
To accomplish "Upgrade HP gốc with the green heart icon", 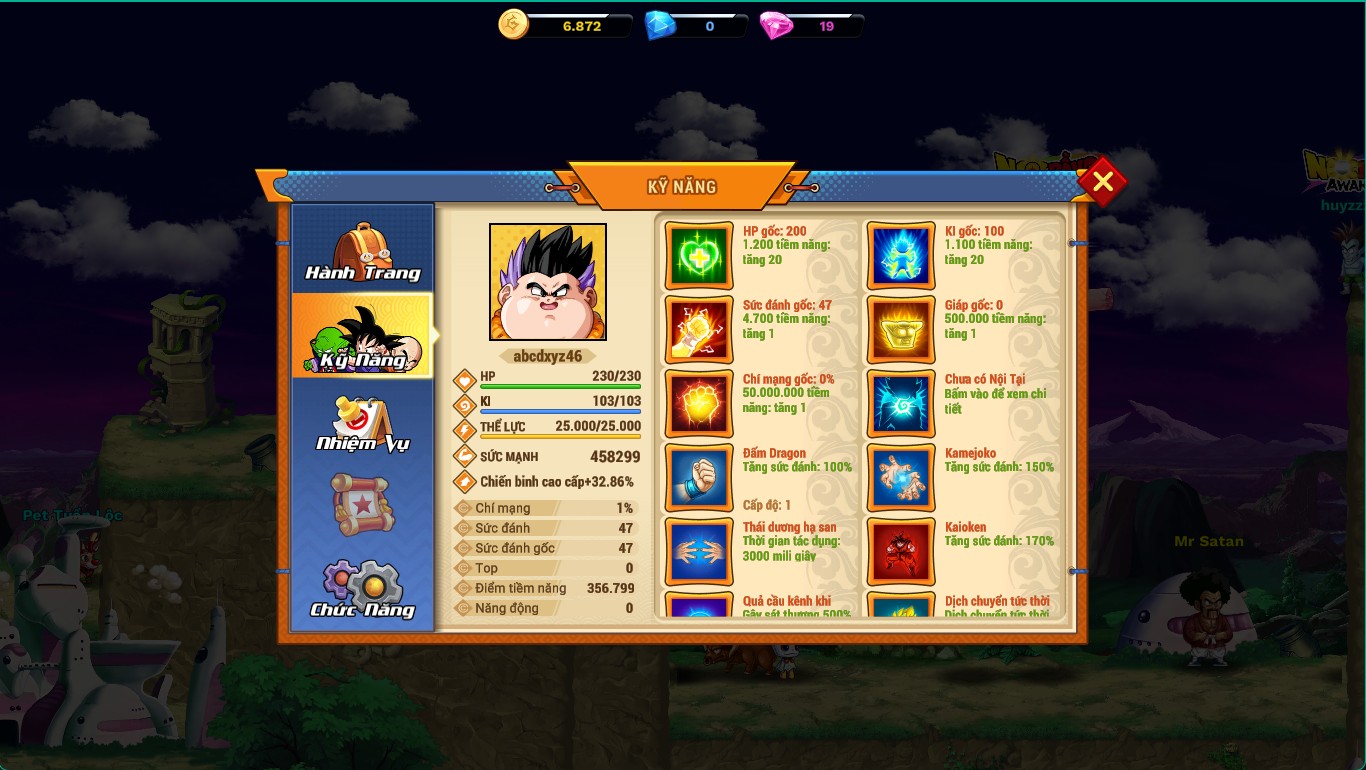I will 699,256.
